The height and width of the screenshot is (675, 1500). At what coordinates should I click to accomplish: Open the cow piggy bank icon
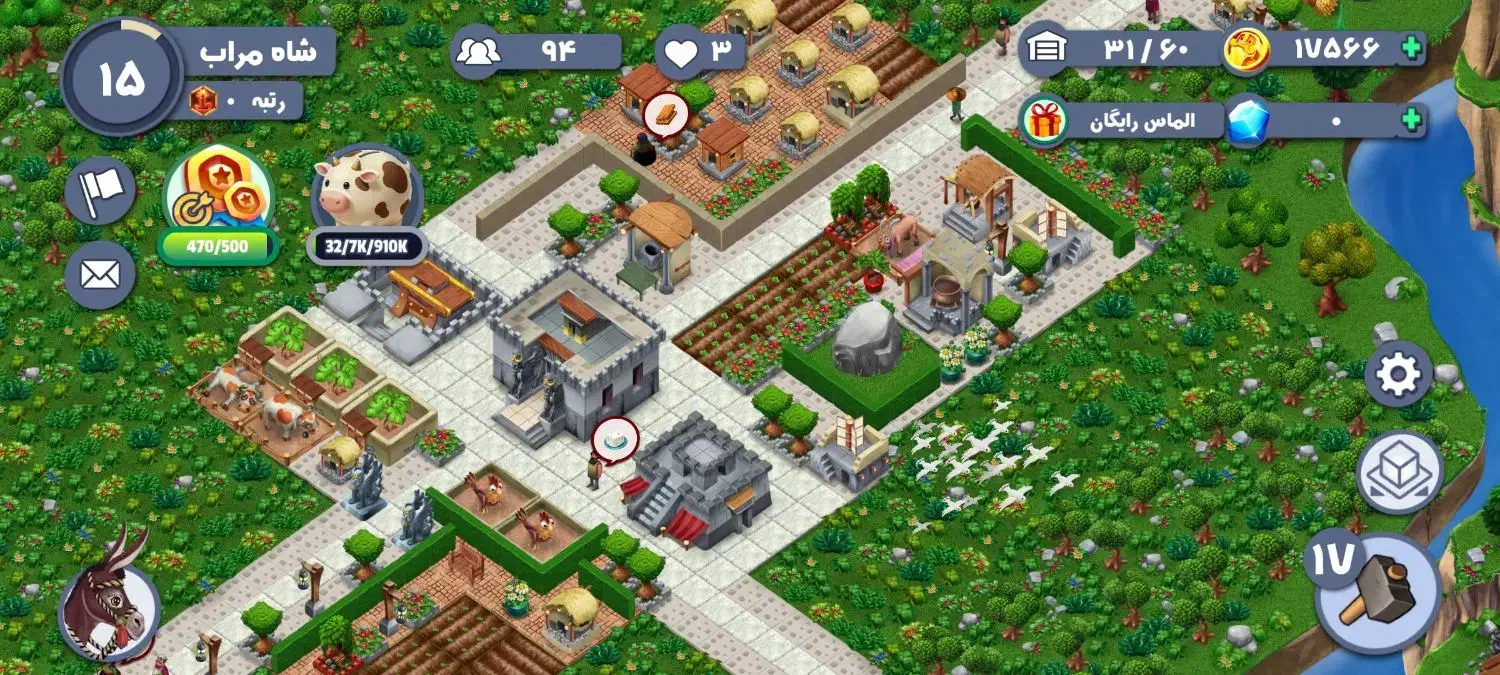click(367, 190)
